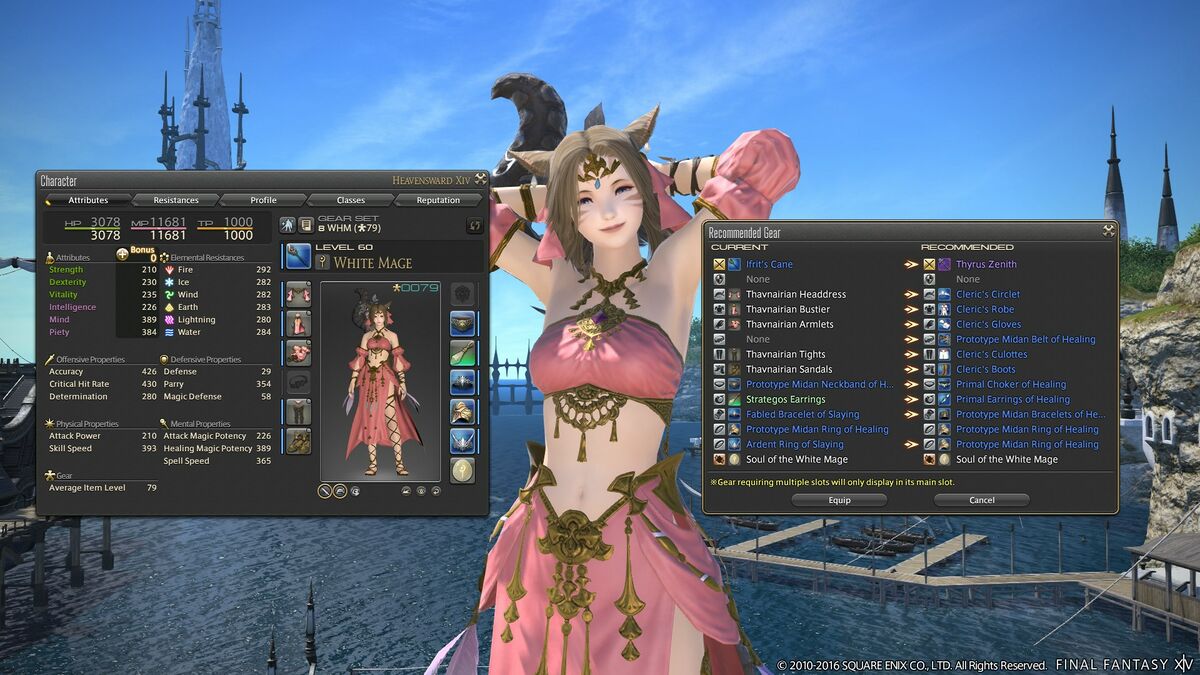This screenshot has height=675, width=1200.
Task: Choose Primal Choker of Healing entry
Action: (1011, 385)
